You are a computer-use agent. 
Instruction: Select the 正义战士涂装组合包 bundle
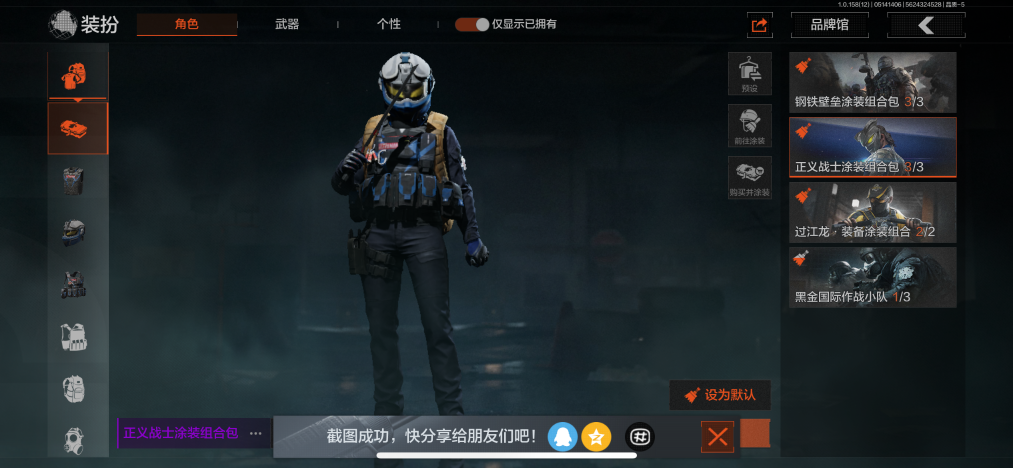click(872, 147)
